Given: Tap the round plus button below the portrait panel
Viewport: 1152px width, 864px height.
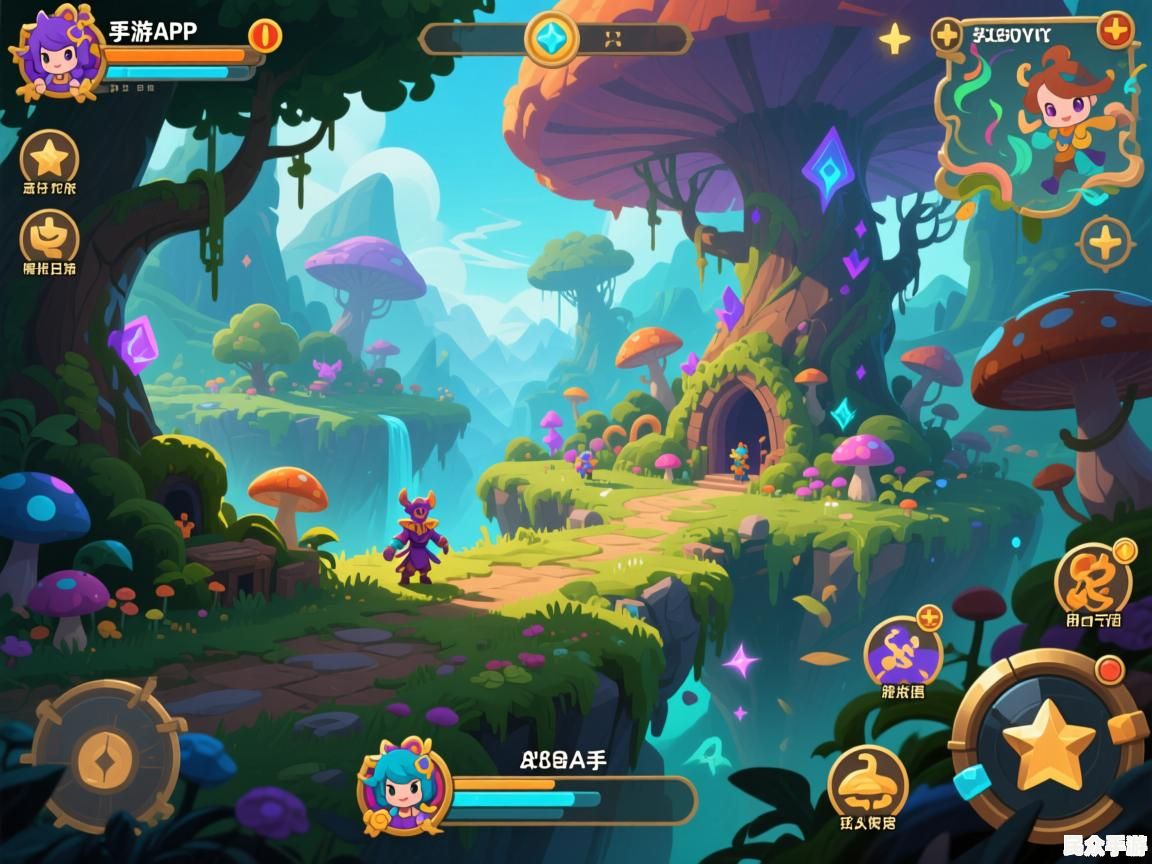Looking at the screenshot, I should (x=1106, y=243).
